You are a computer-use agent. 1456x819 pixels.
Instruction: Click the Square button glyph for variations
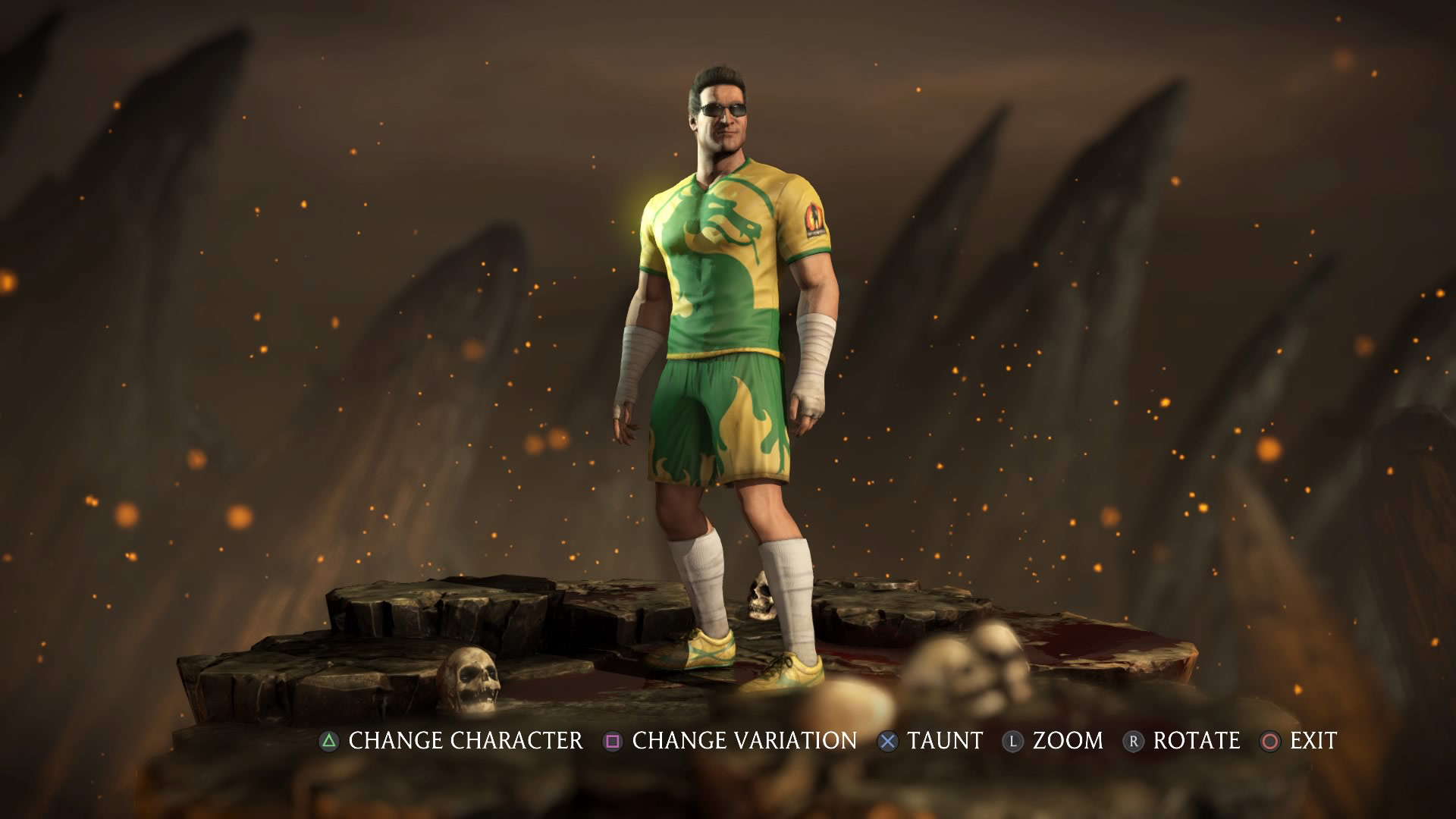tap(613, 742)
